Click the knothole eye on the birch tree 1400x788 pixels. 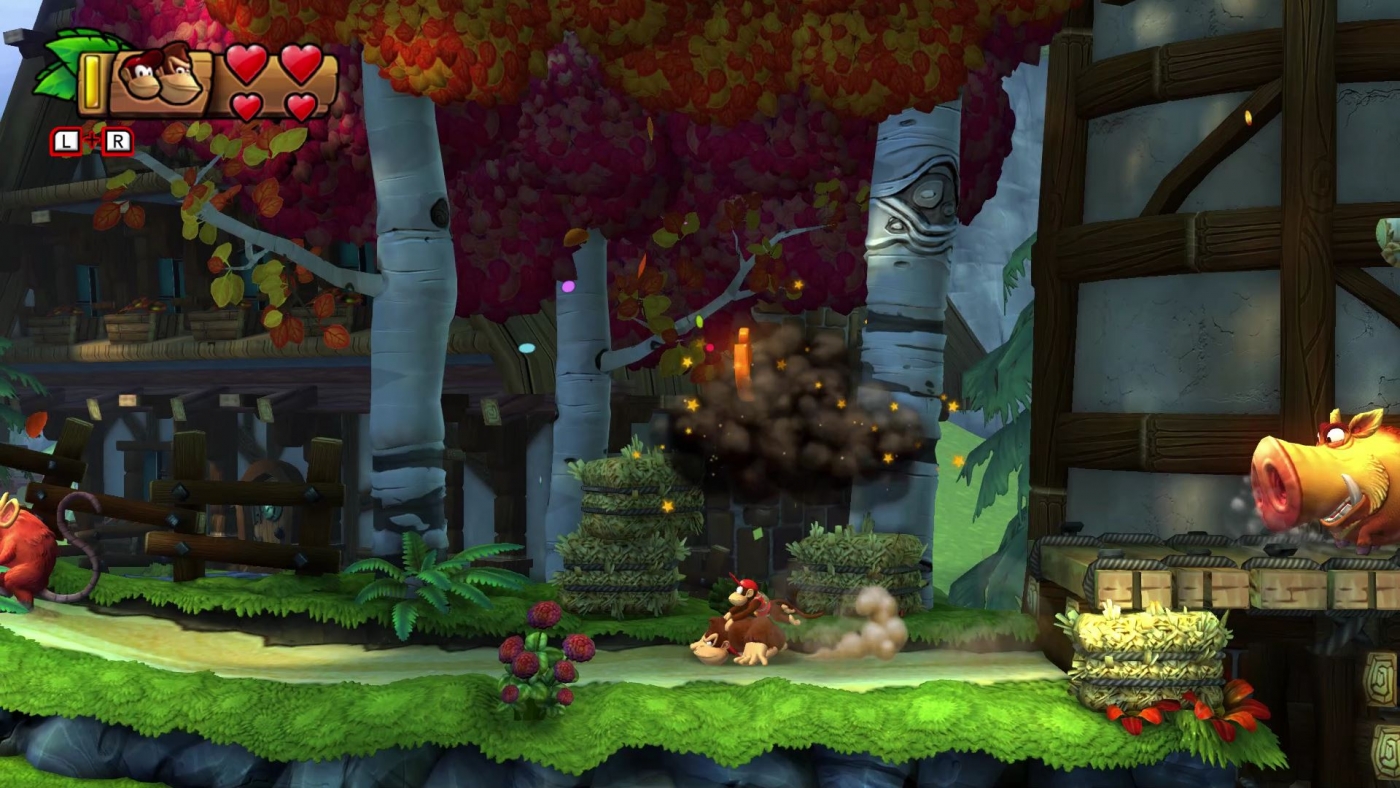(x=930, y=195)
